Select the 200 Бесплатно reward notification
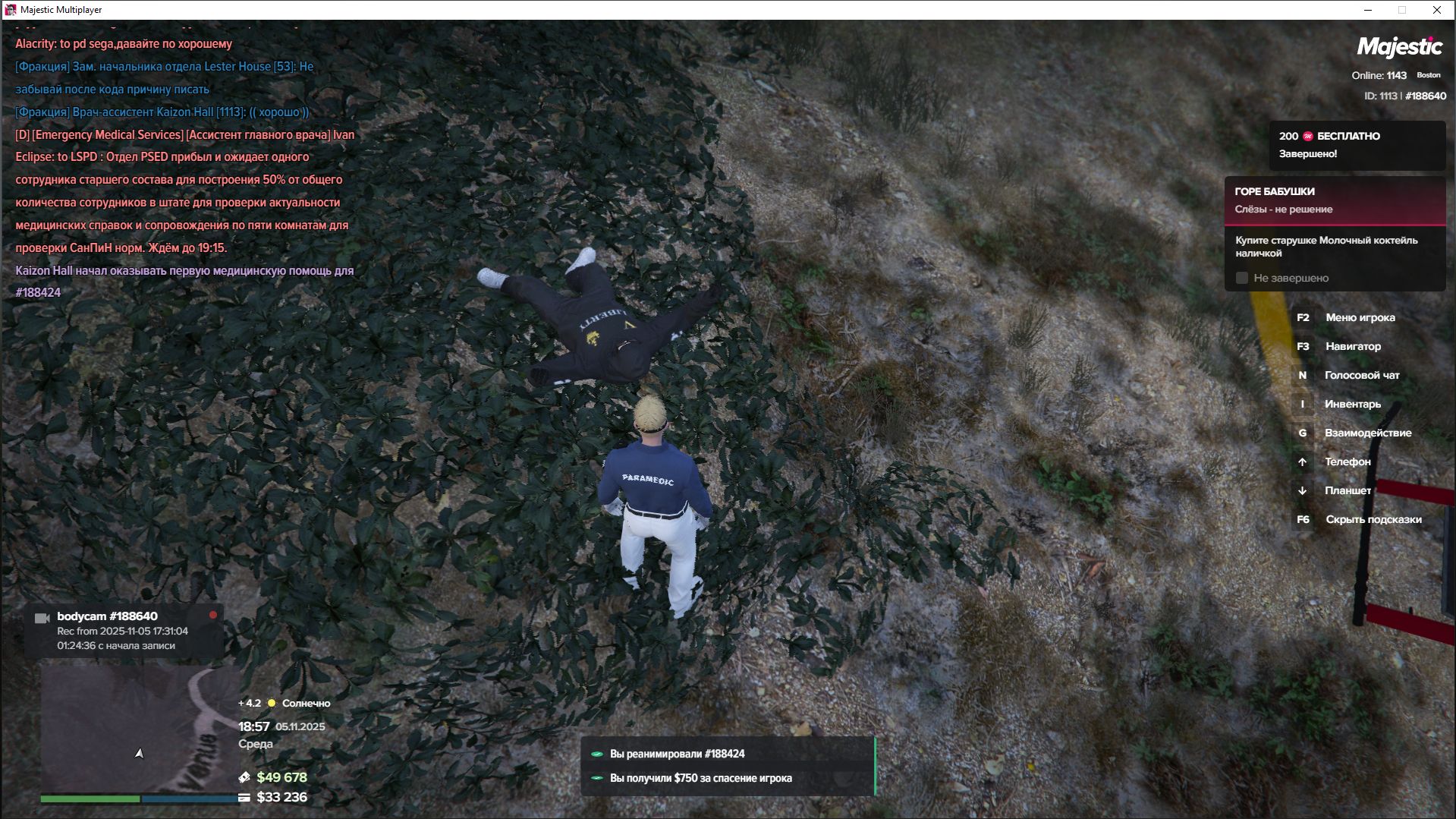This screenshot has width=1456, height=819. [x=1357, y=145]
